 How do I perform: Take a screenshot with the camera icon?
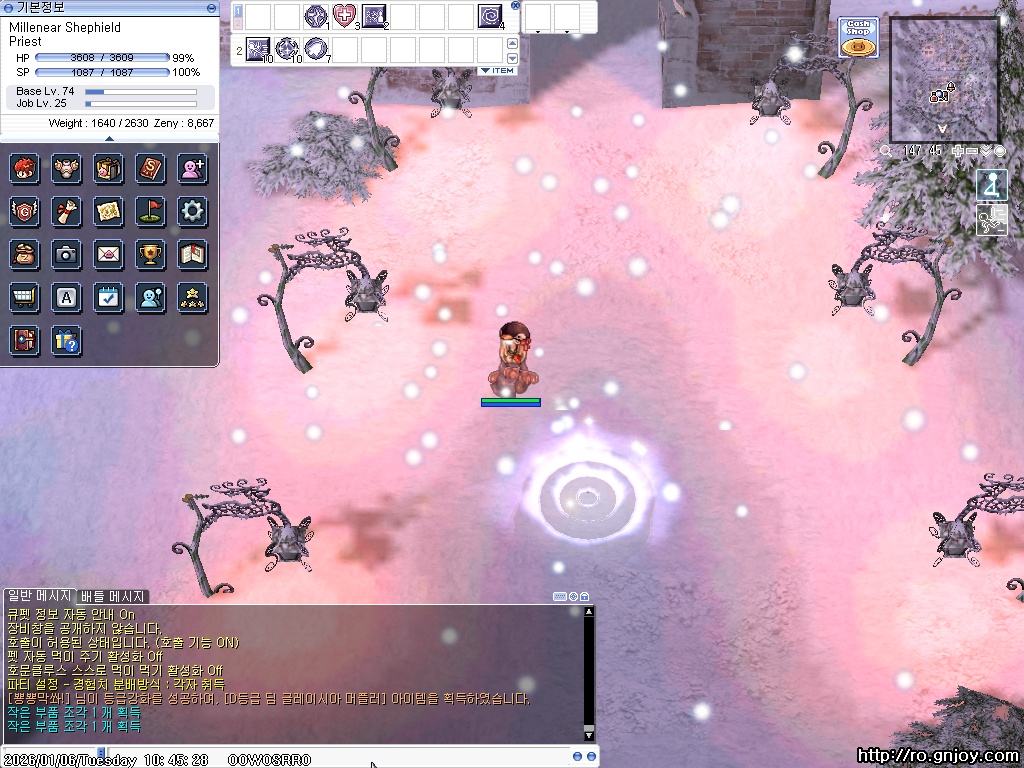coord(66,254)
